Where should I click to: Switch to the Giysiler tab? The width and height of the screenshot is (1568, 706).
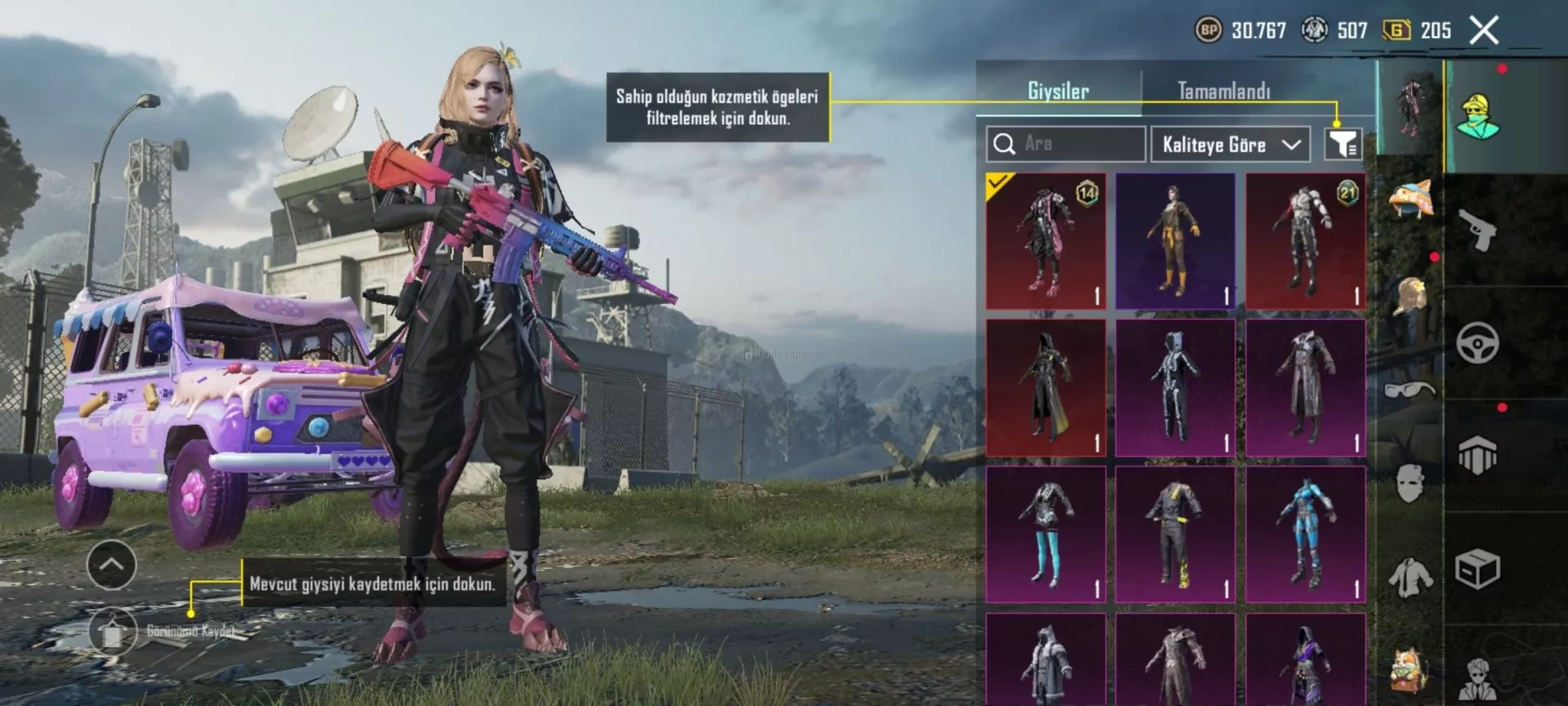point(1058,91)
